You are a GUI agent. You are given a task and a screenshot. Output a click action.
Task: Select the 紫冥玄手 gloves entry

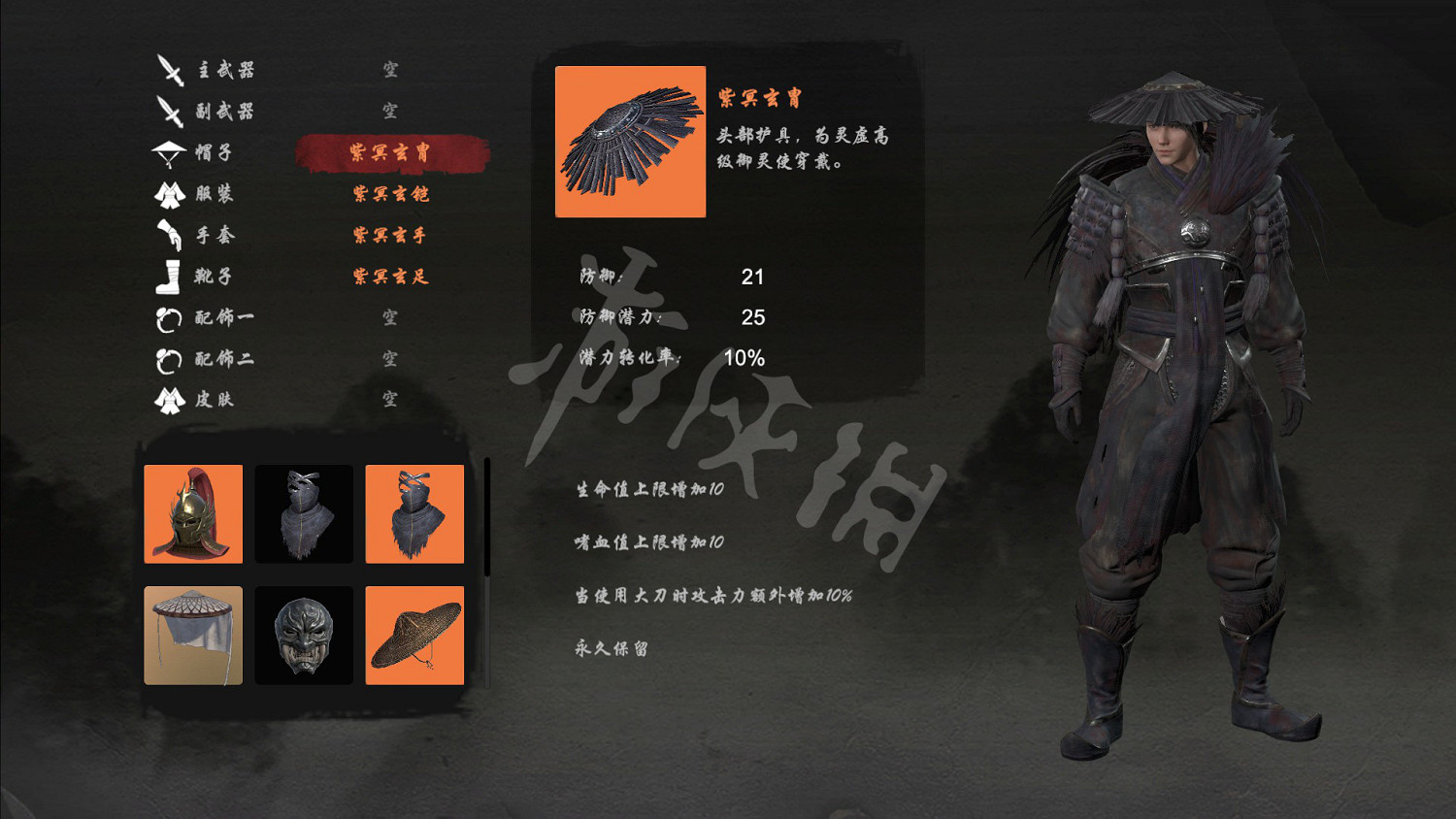click(388, 235)
